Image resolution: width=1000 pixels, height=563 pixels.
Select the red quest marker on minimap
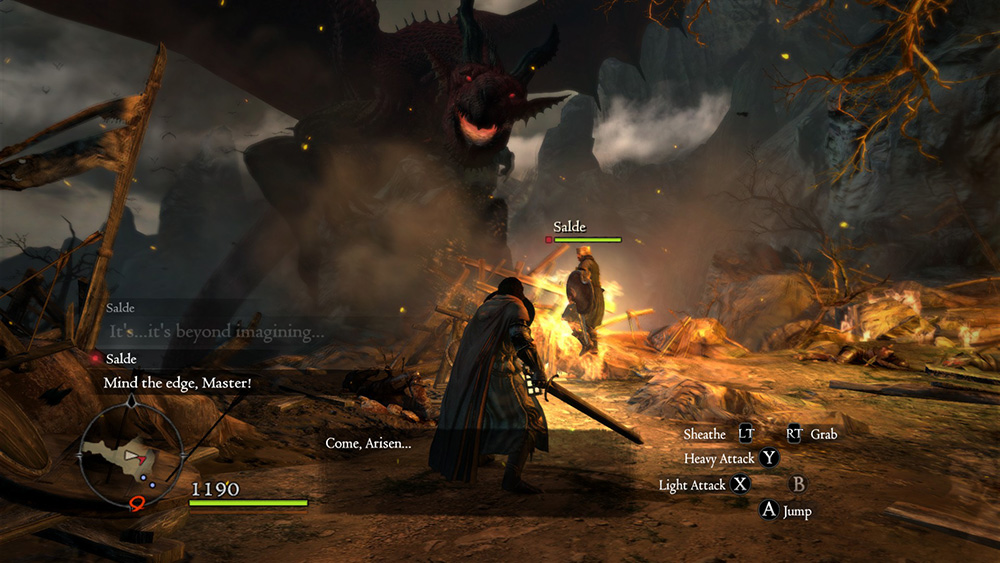pos(138,501)
